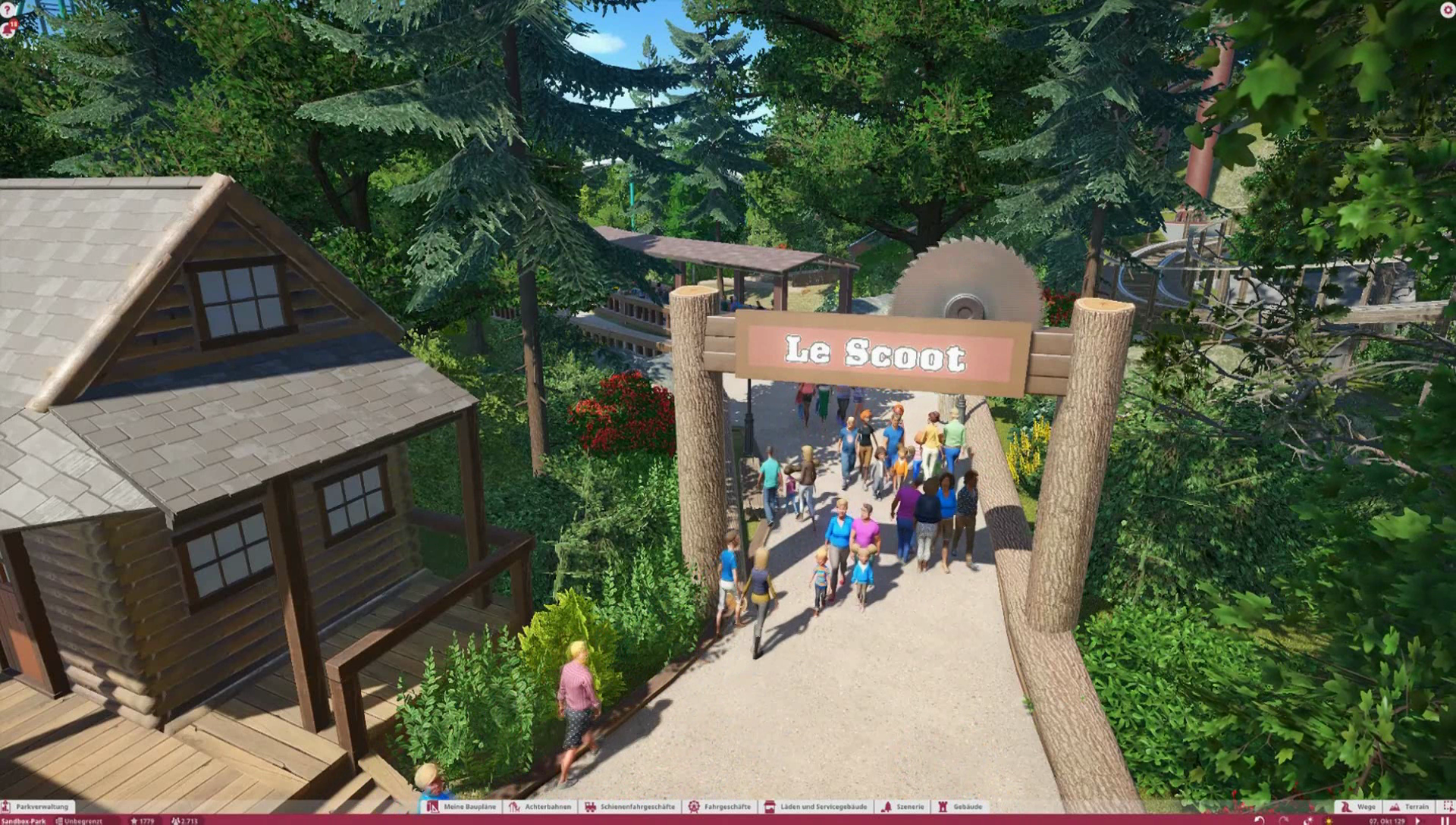Activate the Terrain editing tool
This screenshot has width=1456, height=825.
click(x=1409, y=807)
